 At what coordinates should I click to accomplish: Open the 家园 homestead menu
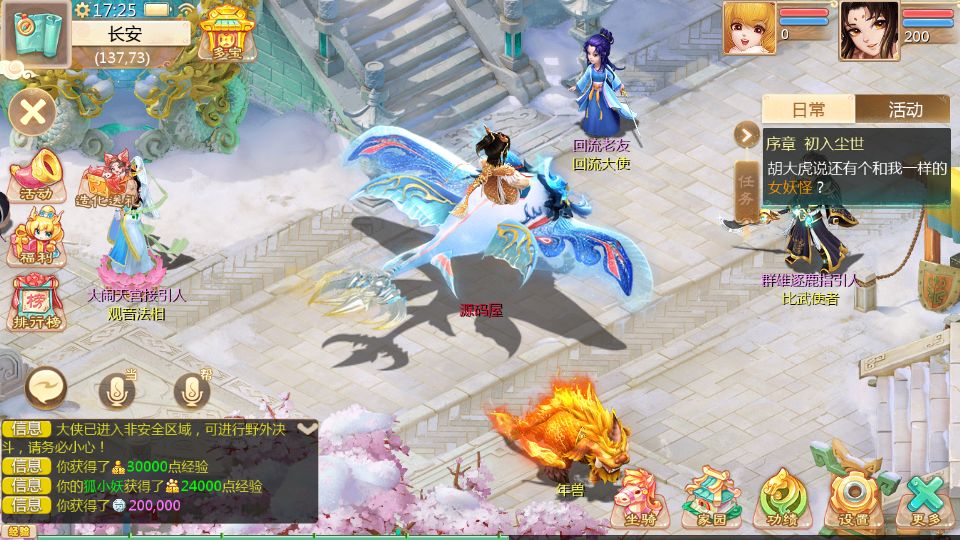point(712,497)
